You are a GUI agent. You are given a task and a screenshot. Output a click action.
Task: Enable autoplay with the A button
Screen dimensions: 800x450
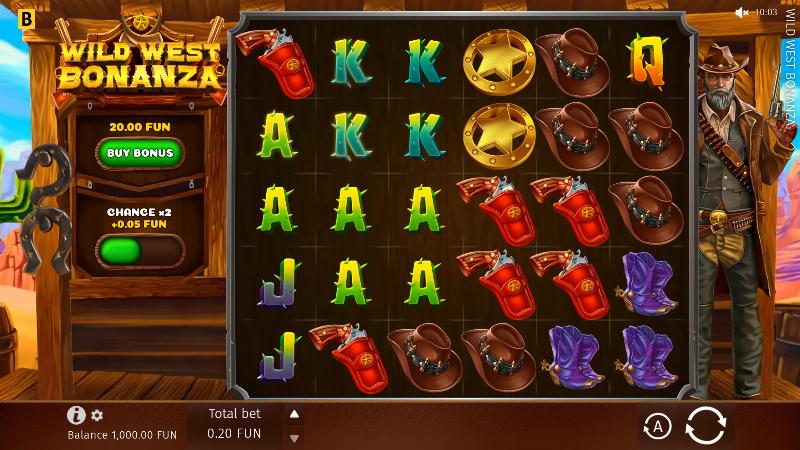pos(656,427)
